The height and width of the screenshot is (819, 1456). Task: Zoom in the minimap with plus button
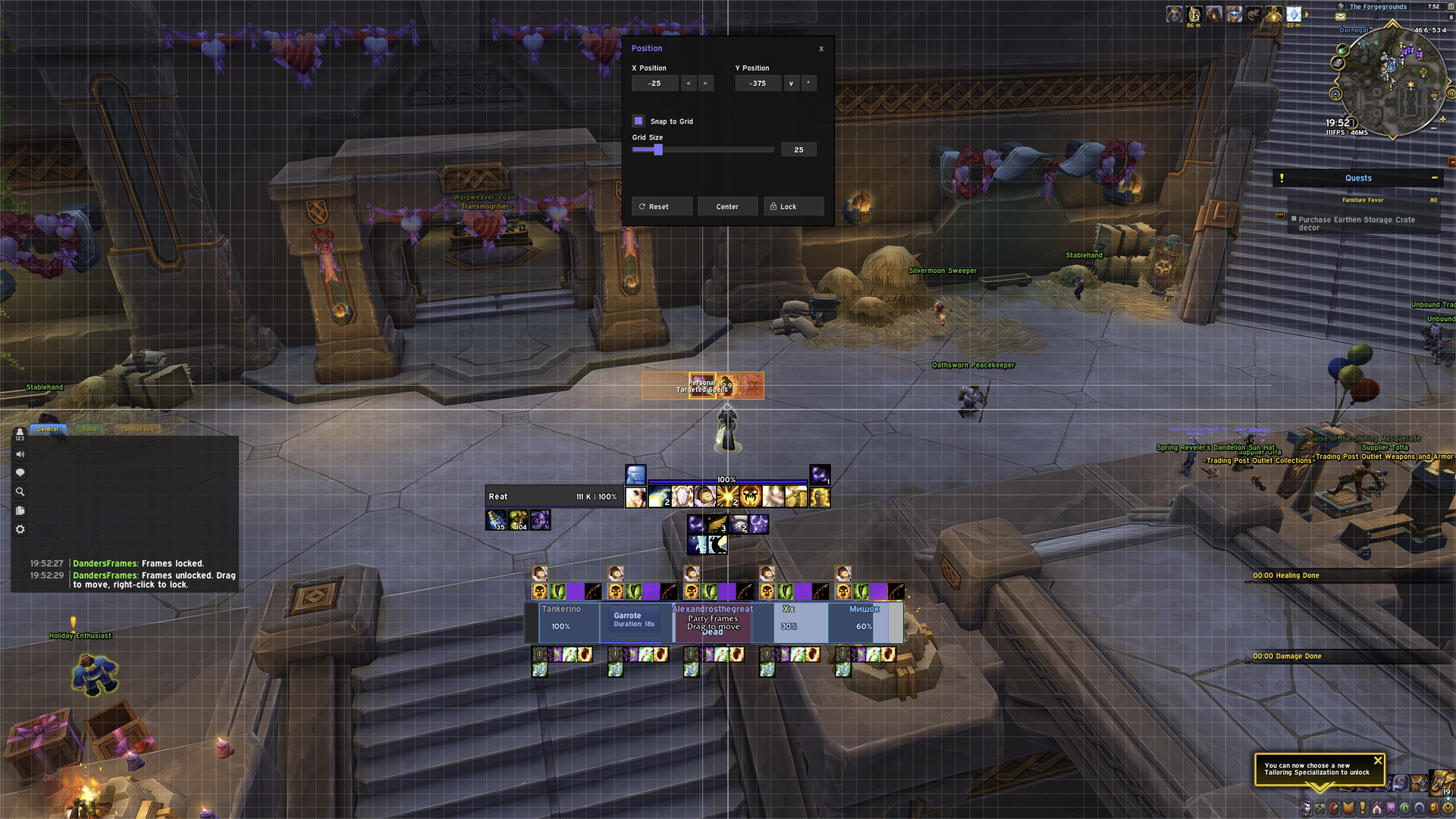(1442, 119)
